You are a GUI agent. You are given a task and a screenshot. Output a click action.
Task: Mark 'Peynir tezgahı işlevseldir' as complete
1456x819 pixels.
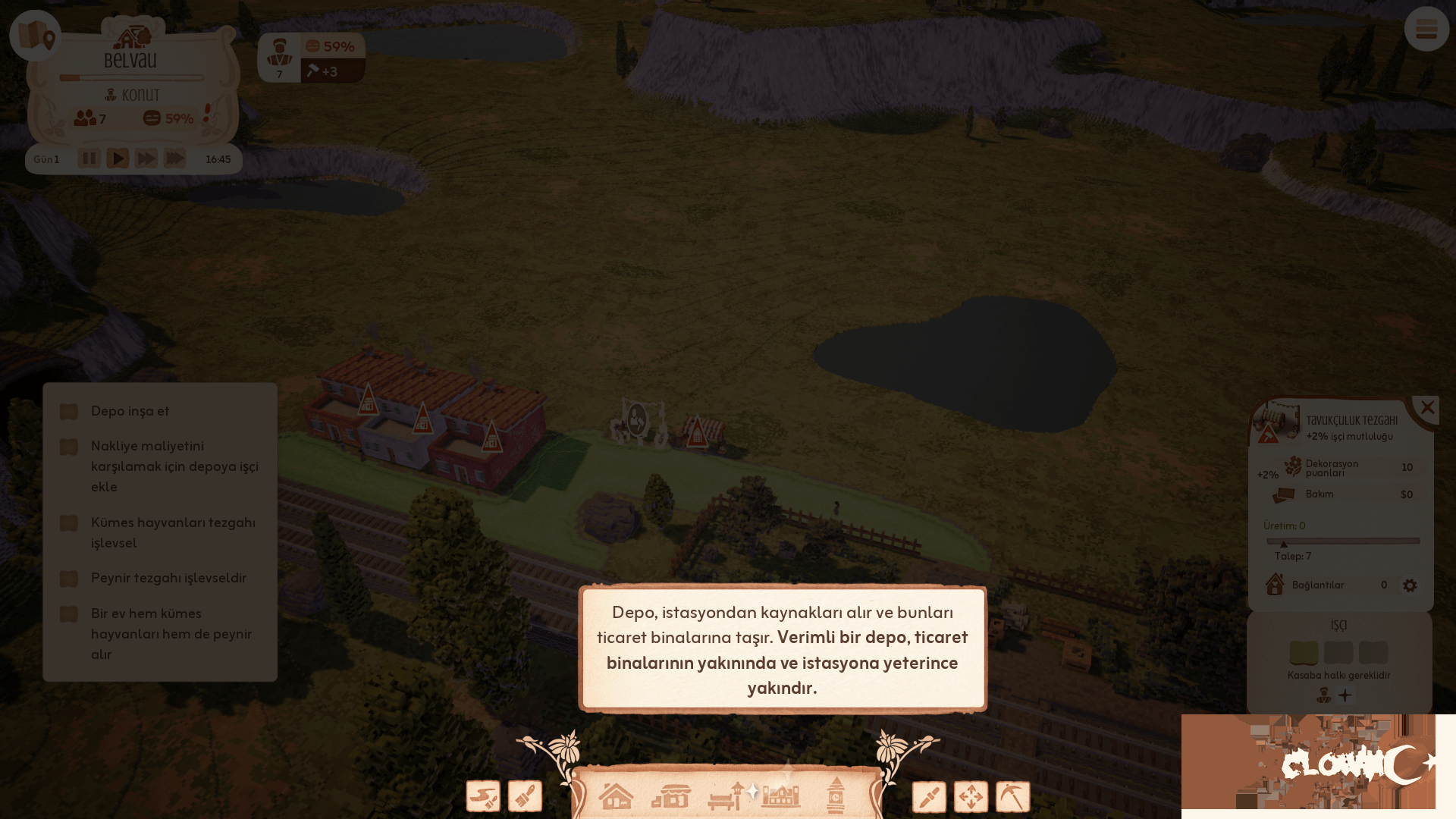(68, 579)
